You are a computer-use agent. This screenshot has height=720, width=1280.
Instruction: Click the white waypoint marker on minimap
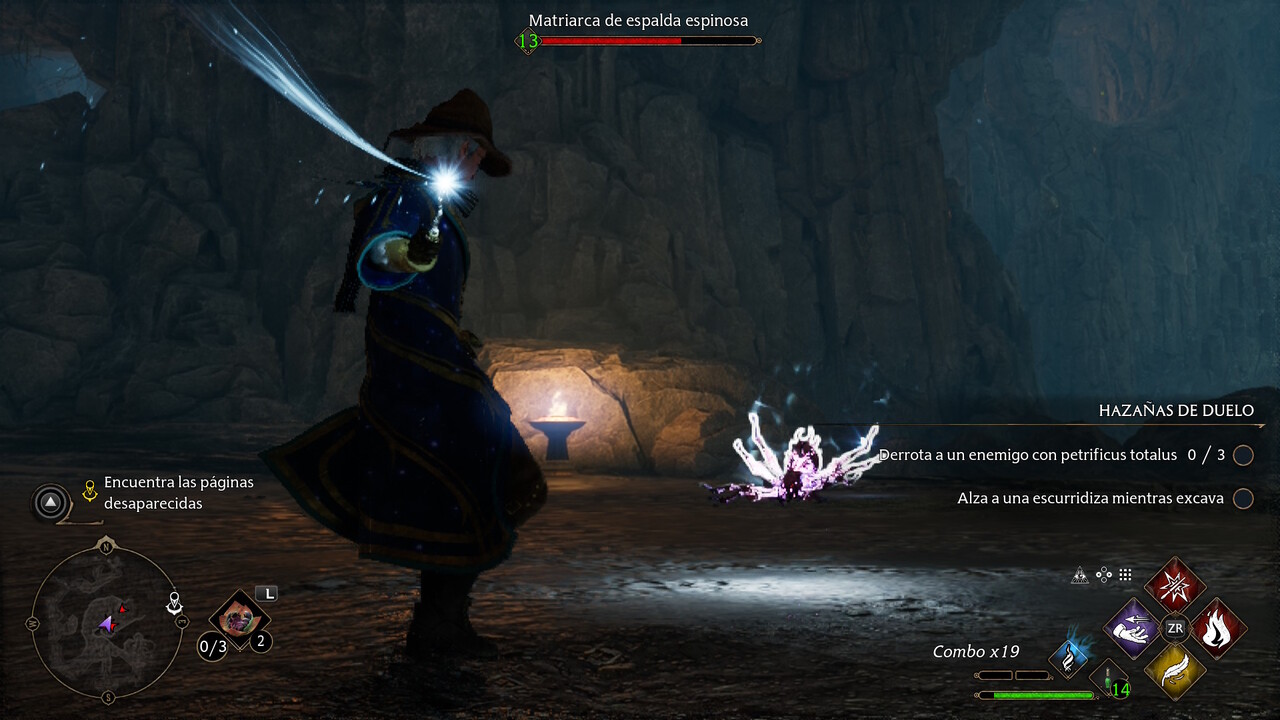(x=175, y=603)
